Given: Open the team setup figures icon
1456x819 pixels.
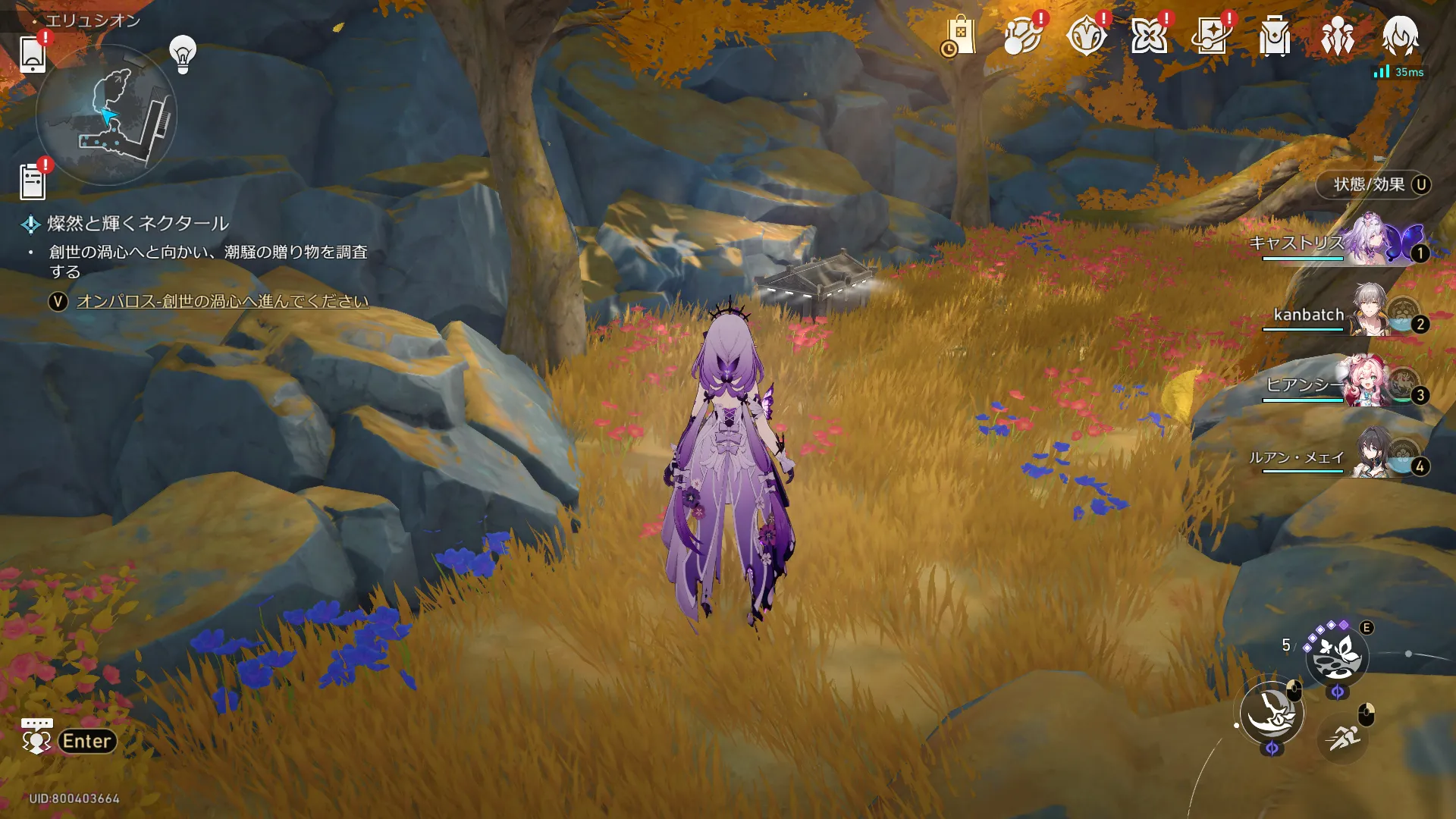Looking at the screenshot, I should click(1337, 36).
